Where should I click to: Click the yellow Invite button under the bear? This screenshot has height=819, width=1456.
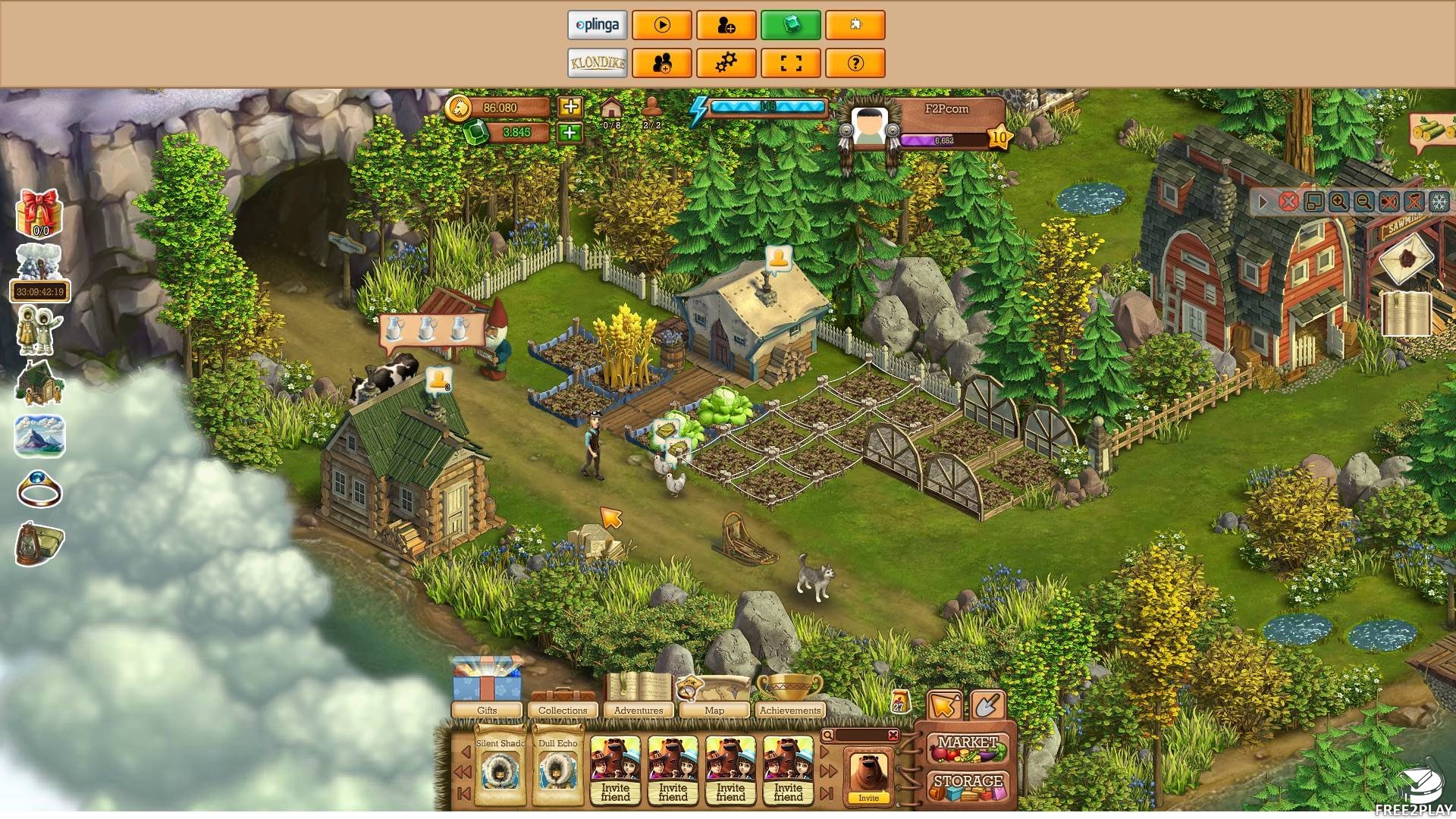click(x=868, y=798)
